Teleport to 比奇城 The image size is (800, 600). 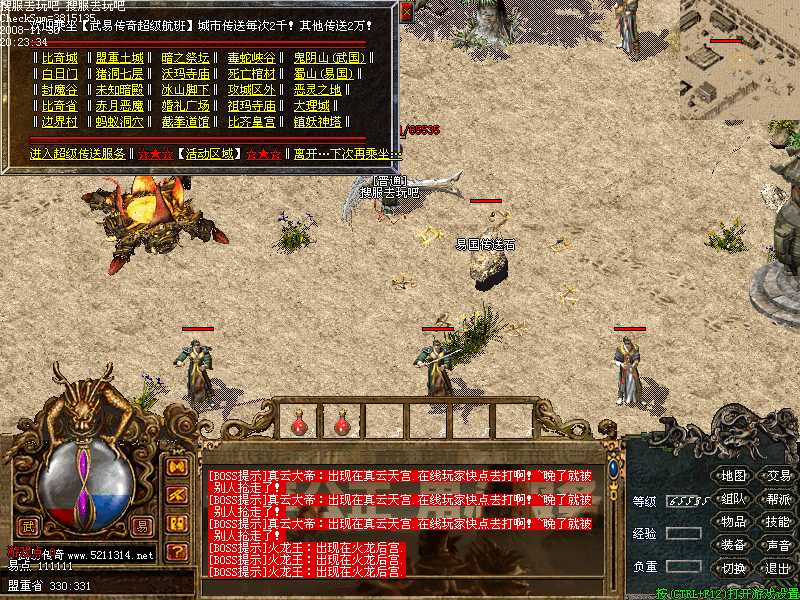click(x=59, y=58)
